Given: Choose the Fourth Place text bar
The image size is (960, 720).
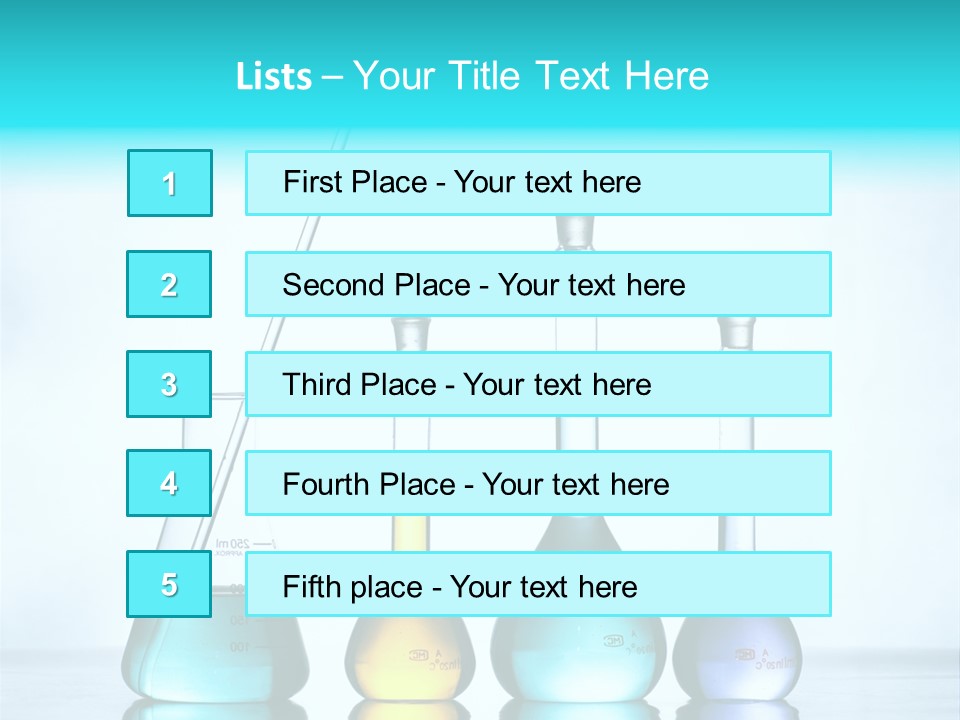Looking at the screenshot, I should click(538, 484).
